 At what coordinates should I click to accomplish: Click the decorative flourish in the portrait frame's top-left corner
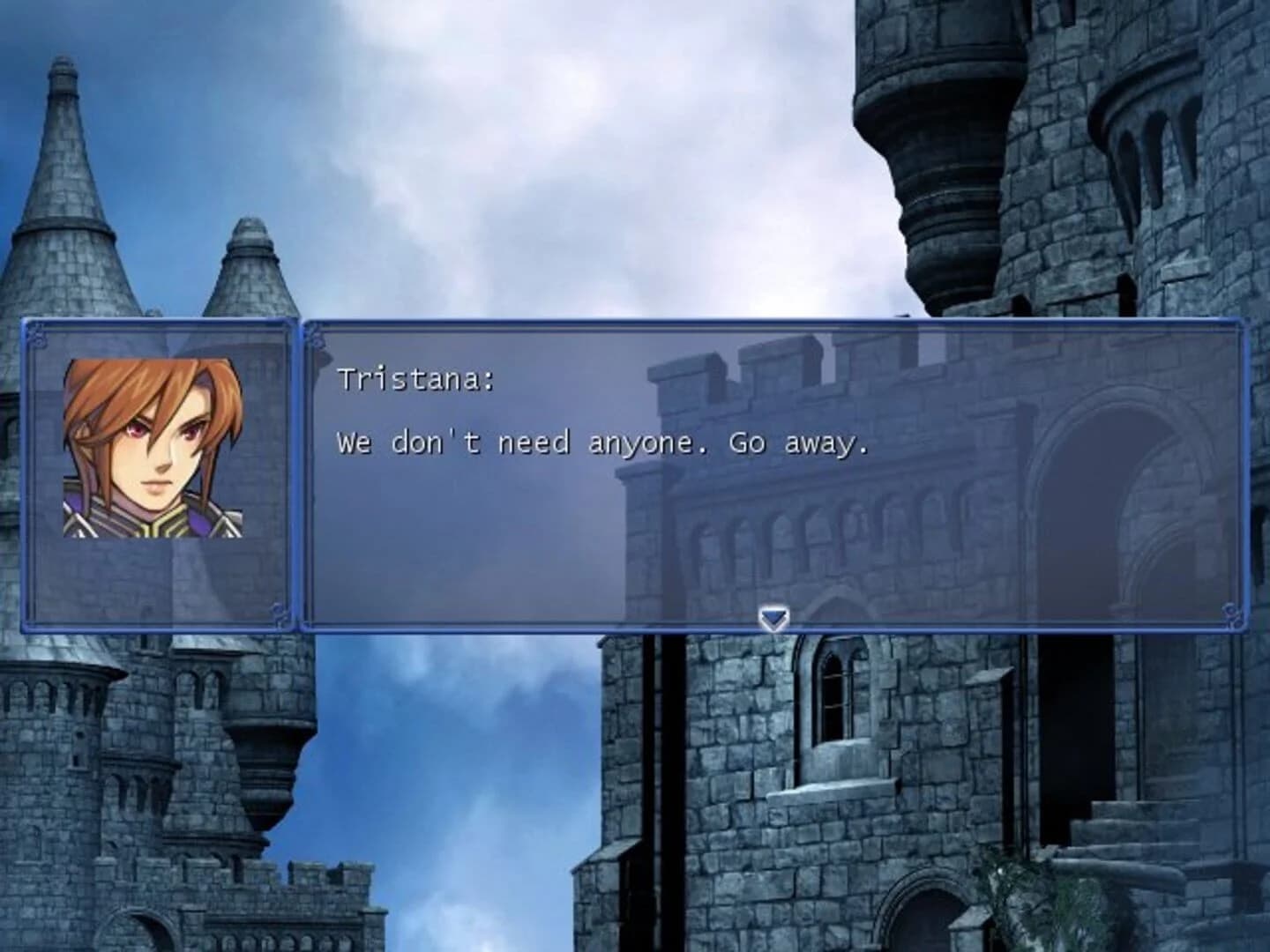coord(39,336)
